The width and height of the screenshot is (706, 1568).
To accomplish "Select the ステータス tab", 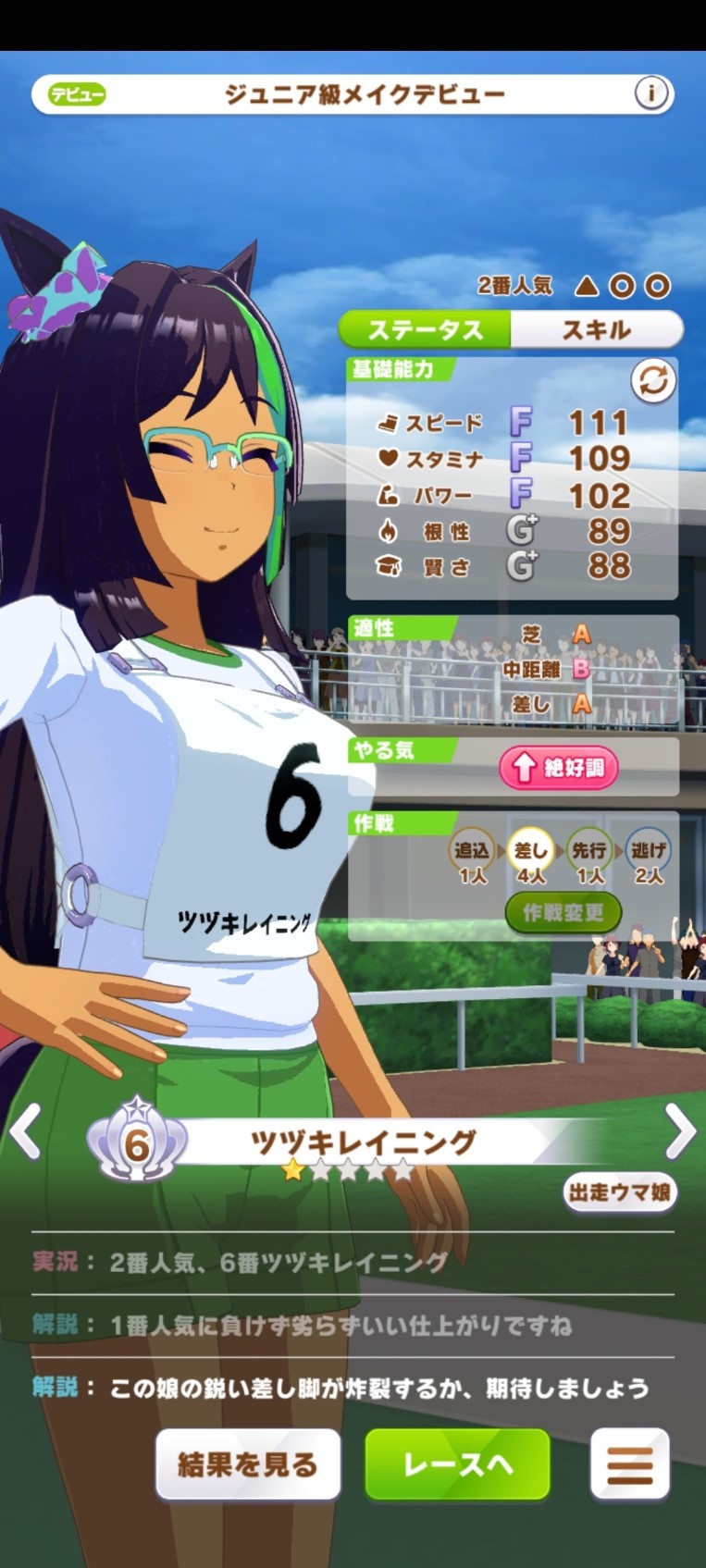I will point(426,329).
